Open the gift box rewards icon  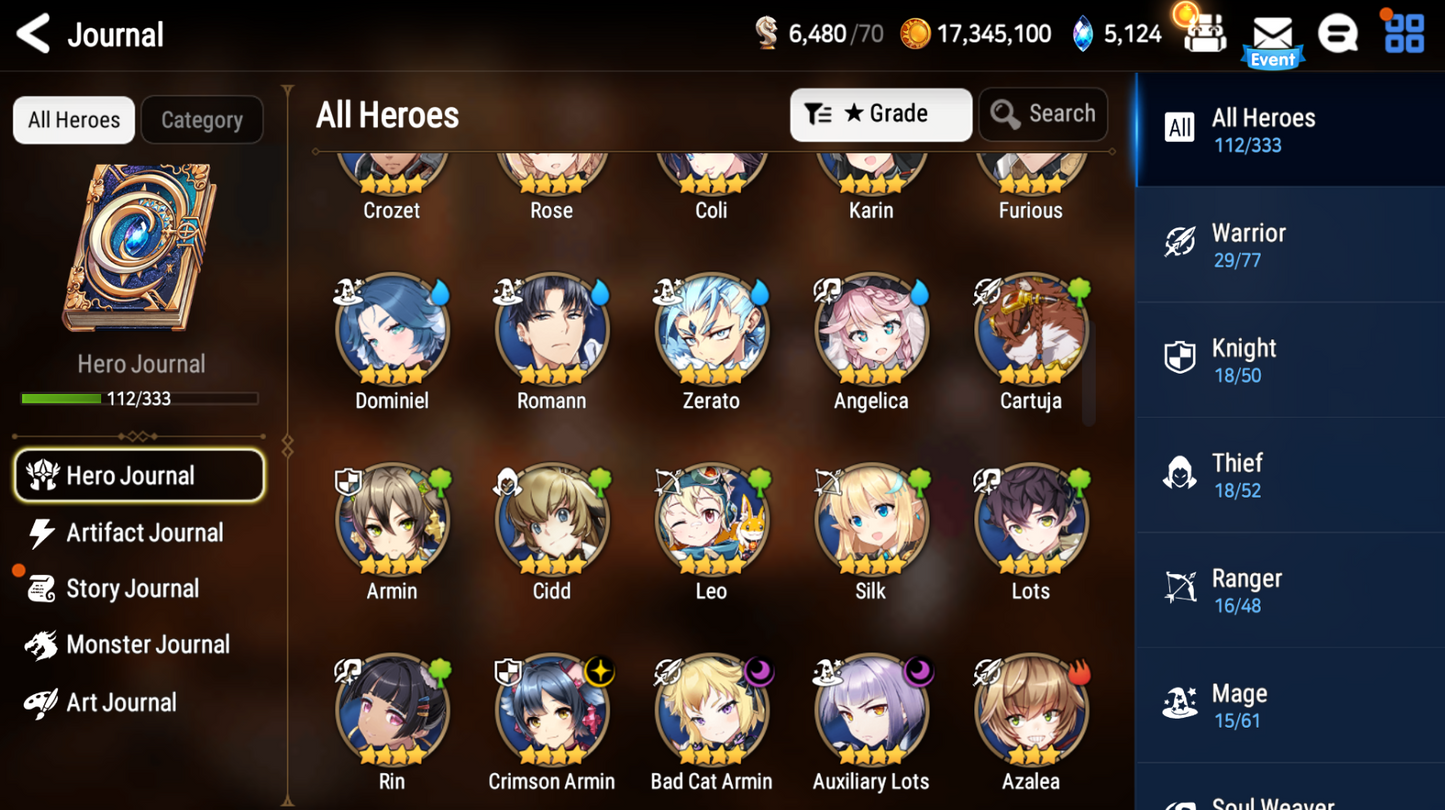(x=1205, y=33)
